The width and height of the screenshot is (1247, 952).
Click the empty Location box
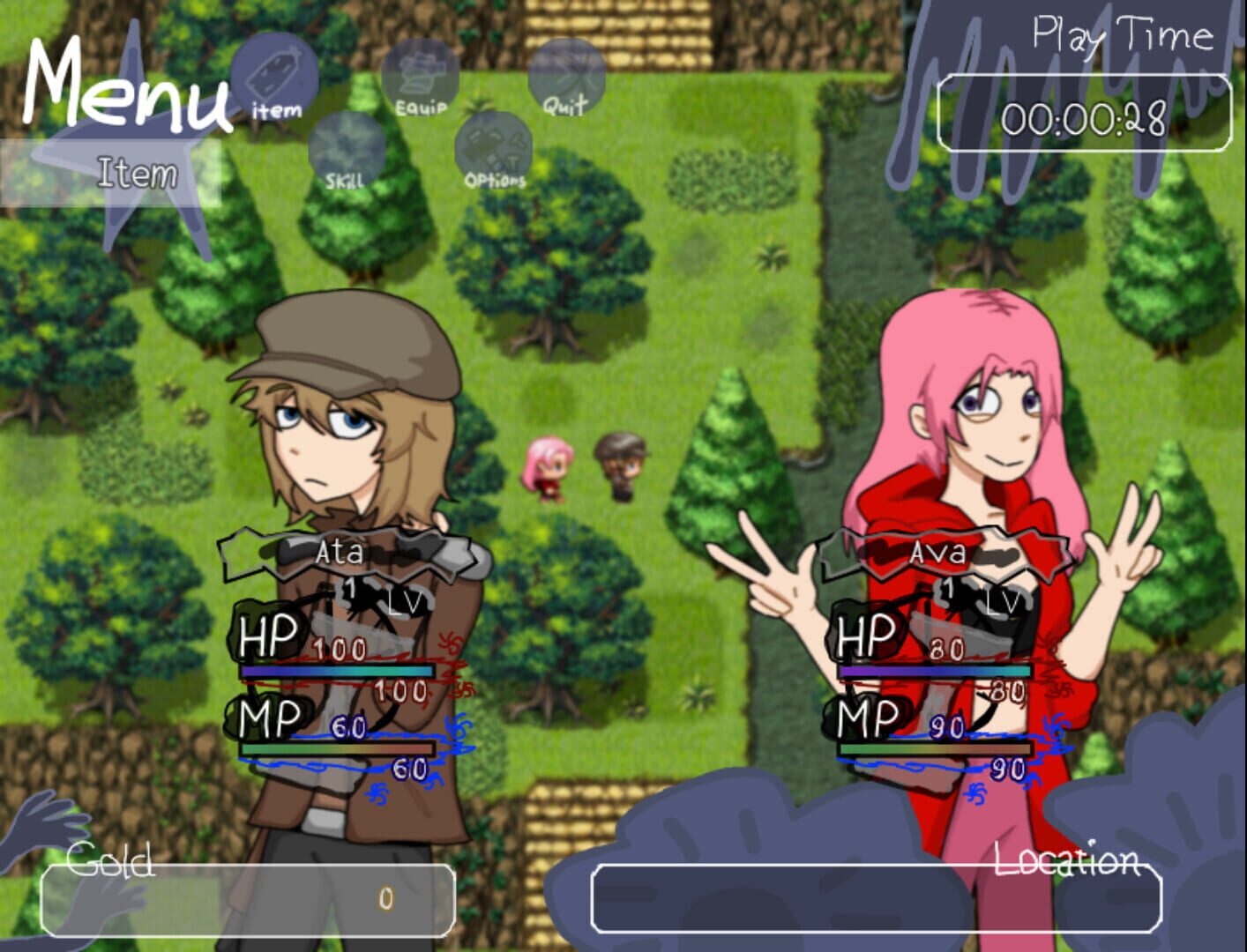pyautogui.click(x=877, y=898)
